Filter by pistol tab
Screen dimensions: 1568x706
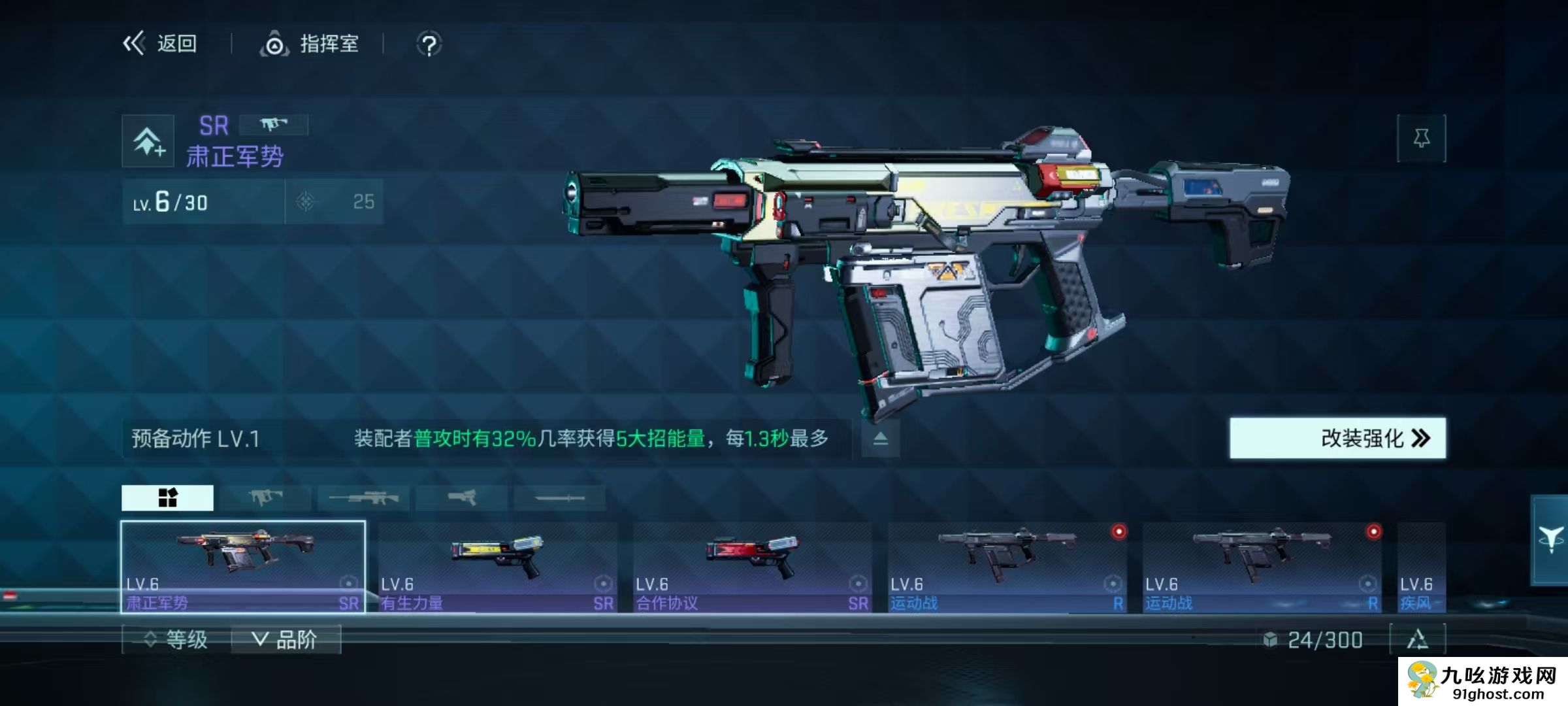coord(462,498)
